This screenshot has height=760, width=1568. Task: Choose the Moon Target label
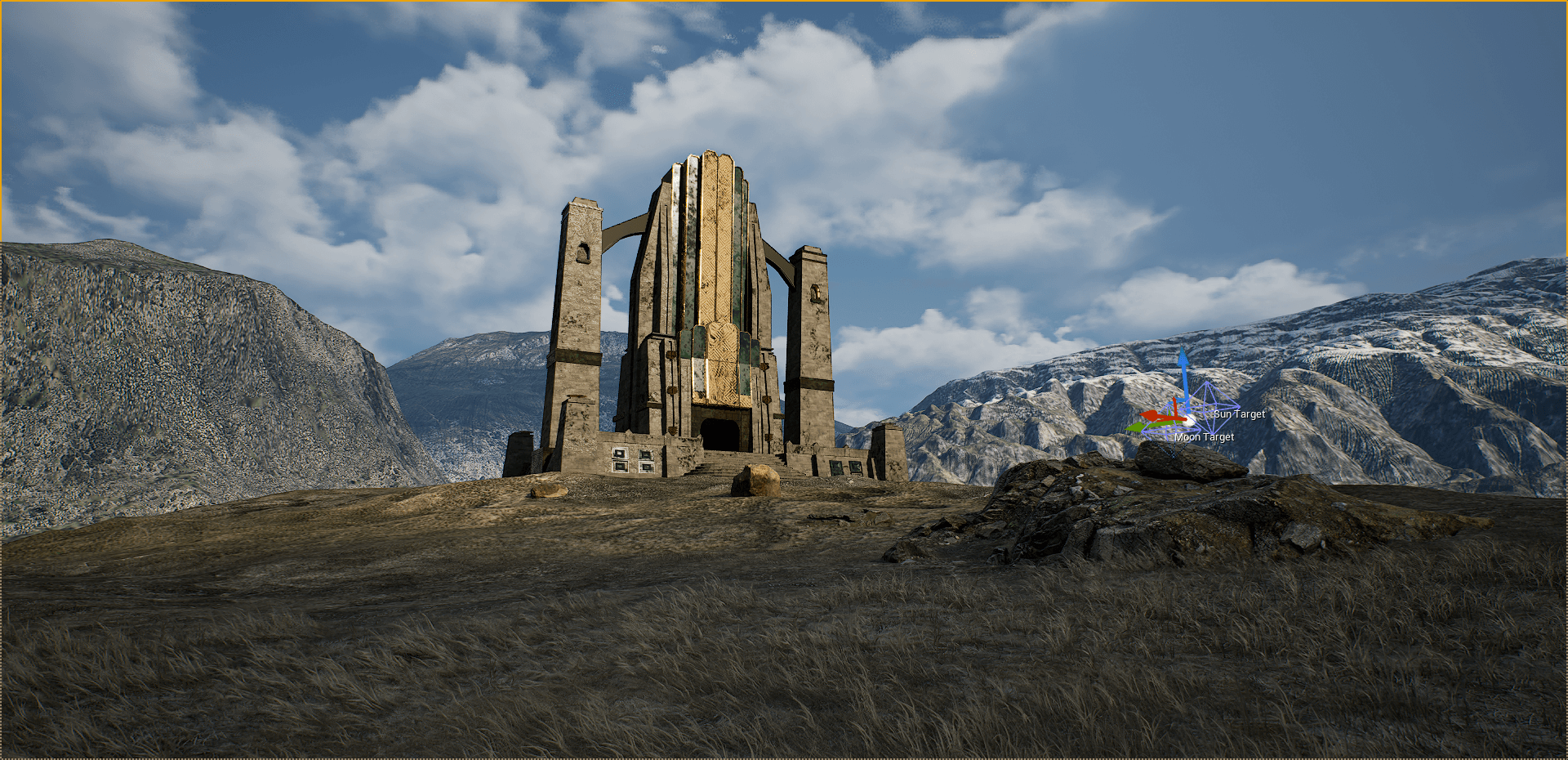pyautogui.click(x=1205, y=437)
